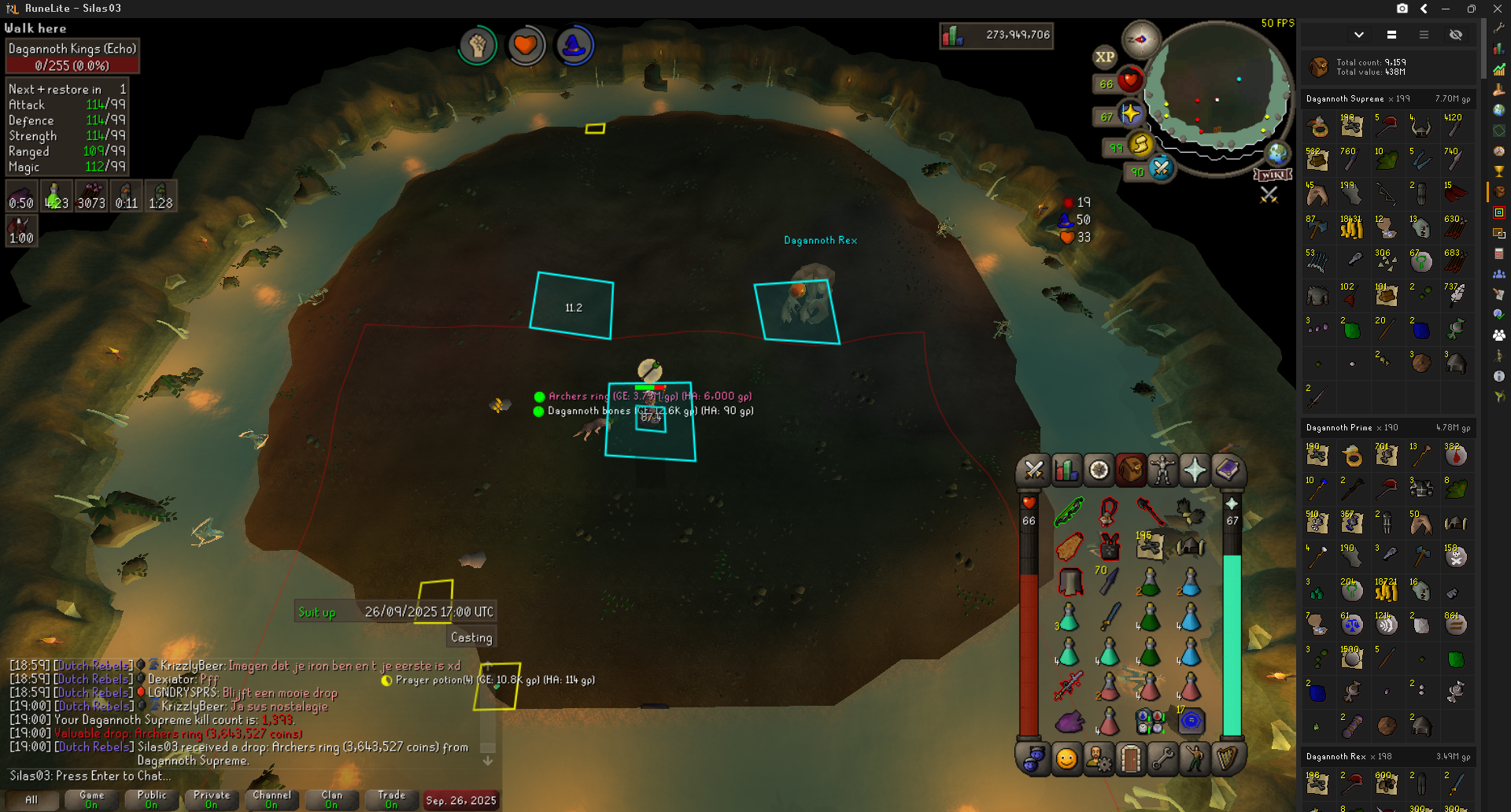The image size is (1511, 812).
Task: Open the Settings wrench tab
Action: tap(1162, 759)
